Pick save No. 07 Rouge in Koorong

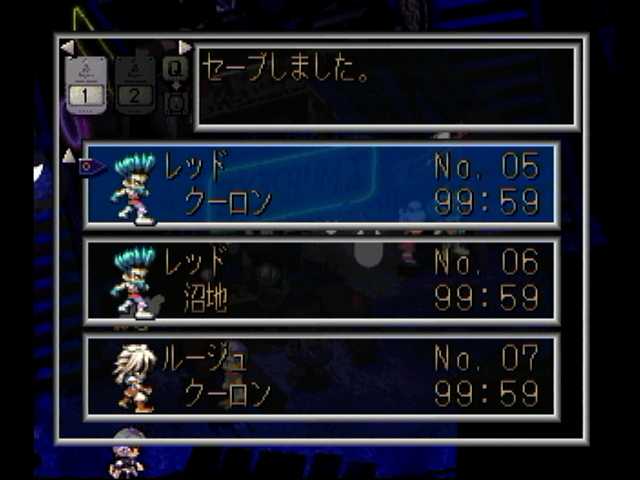pos(322,376)
